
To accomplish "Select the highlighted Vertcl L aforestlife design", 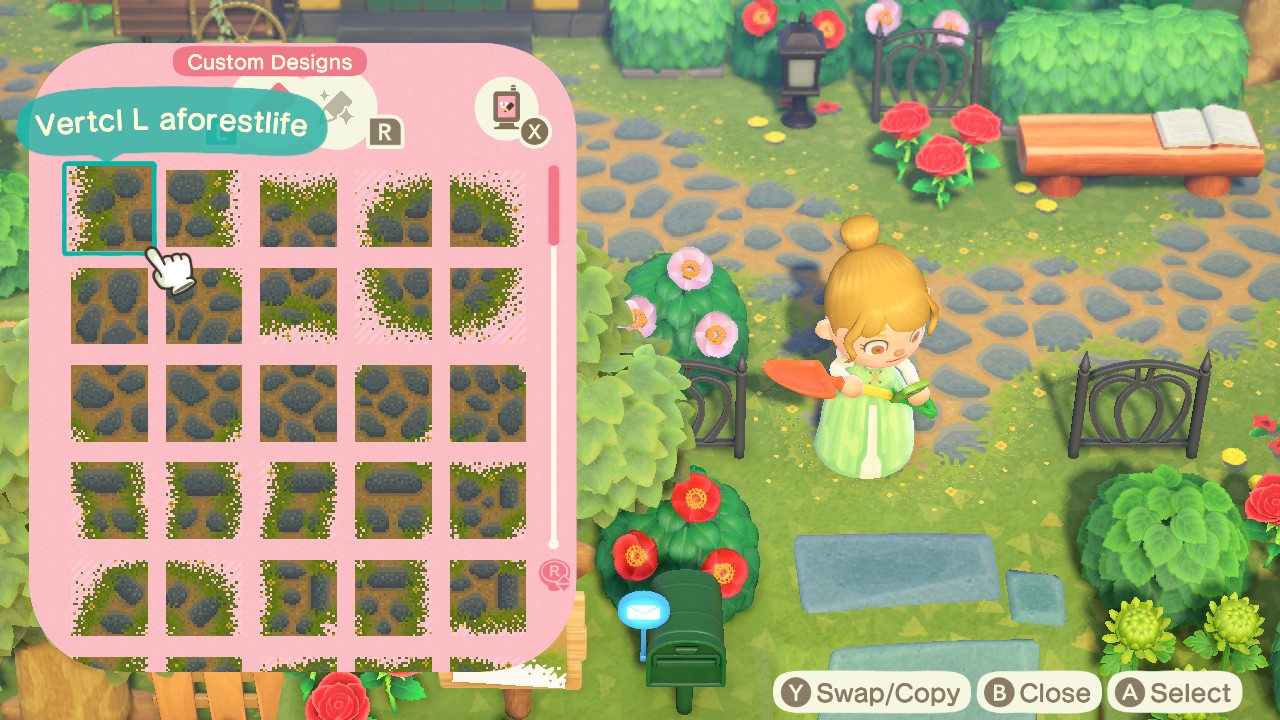I will tap(109, 208).
